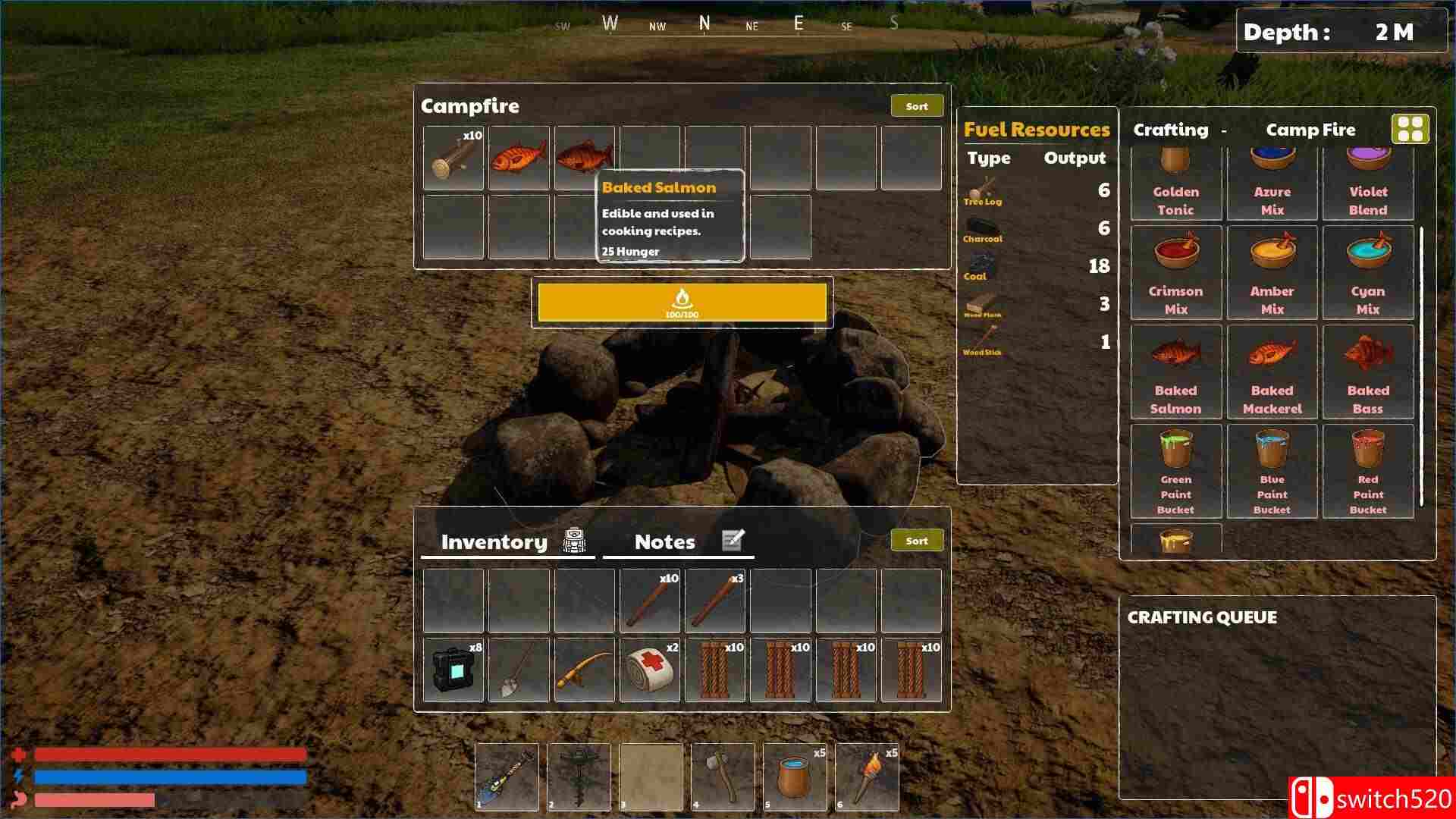Open the grid view icon beside Camp Fire
Image resolution: width=1456 pixels, height=819 pixels.
(x=1408, y=129)
